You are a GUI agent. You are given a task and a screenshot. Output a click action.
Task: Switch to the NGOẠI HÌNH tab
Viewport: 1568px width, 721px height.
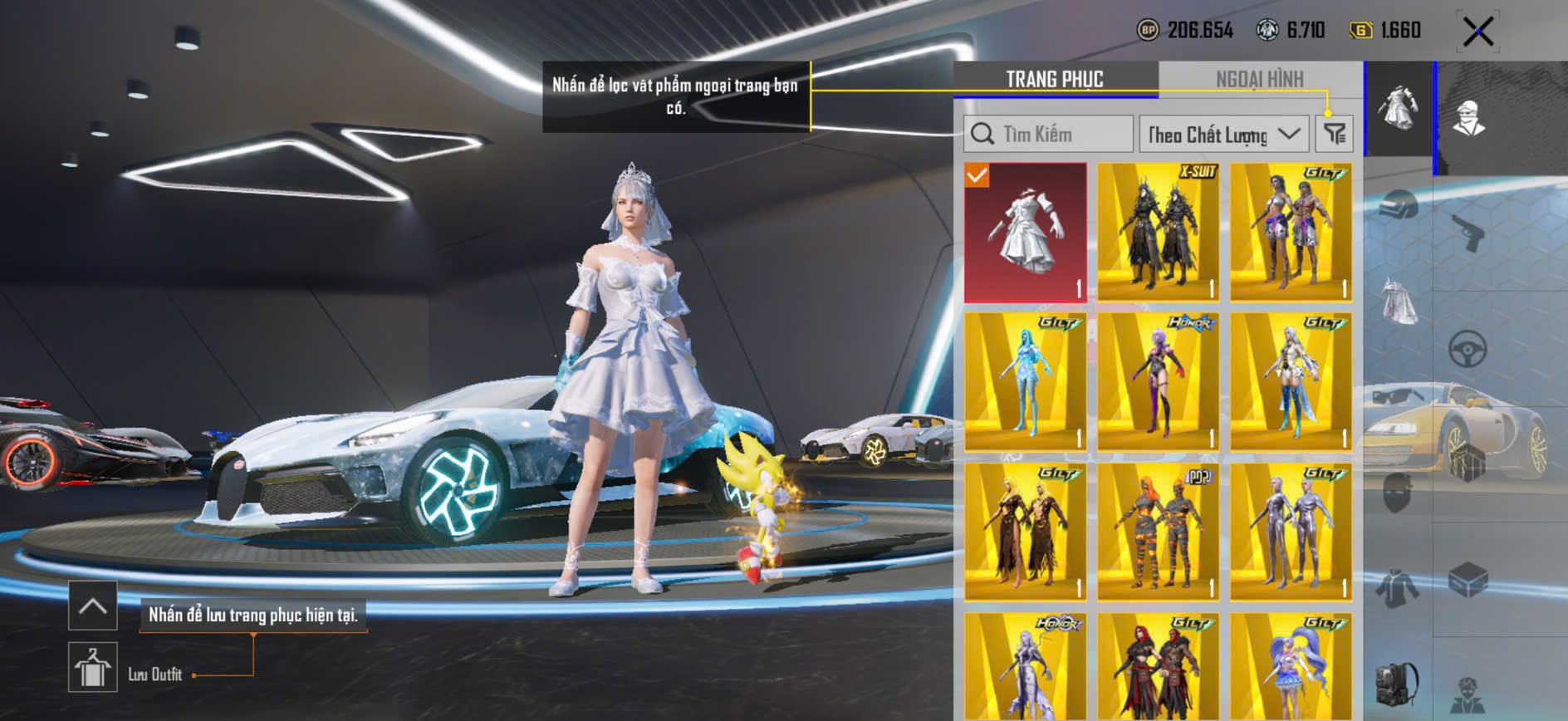(x=1259, y=79)
